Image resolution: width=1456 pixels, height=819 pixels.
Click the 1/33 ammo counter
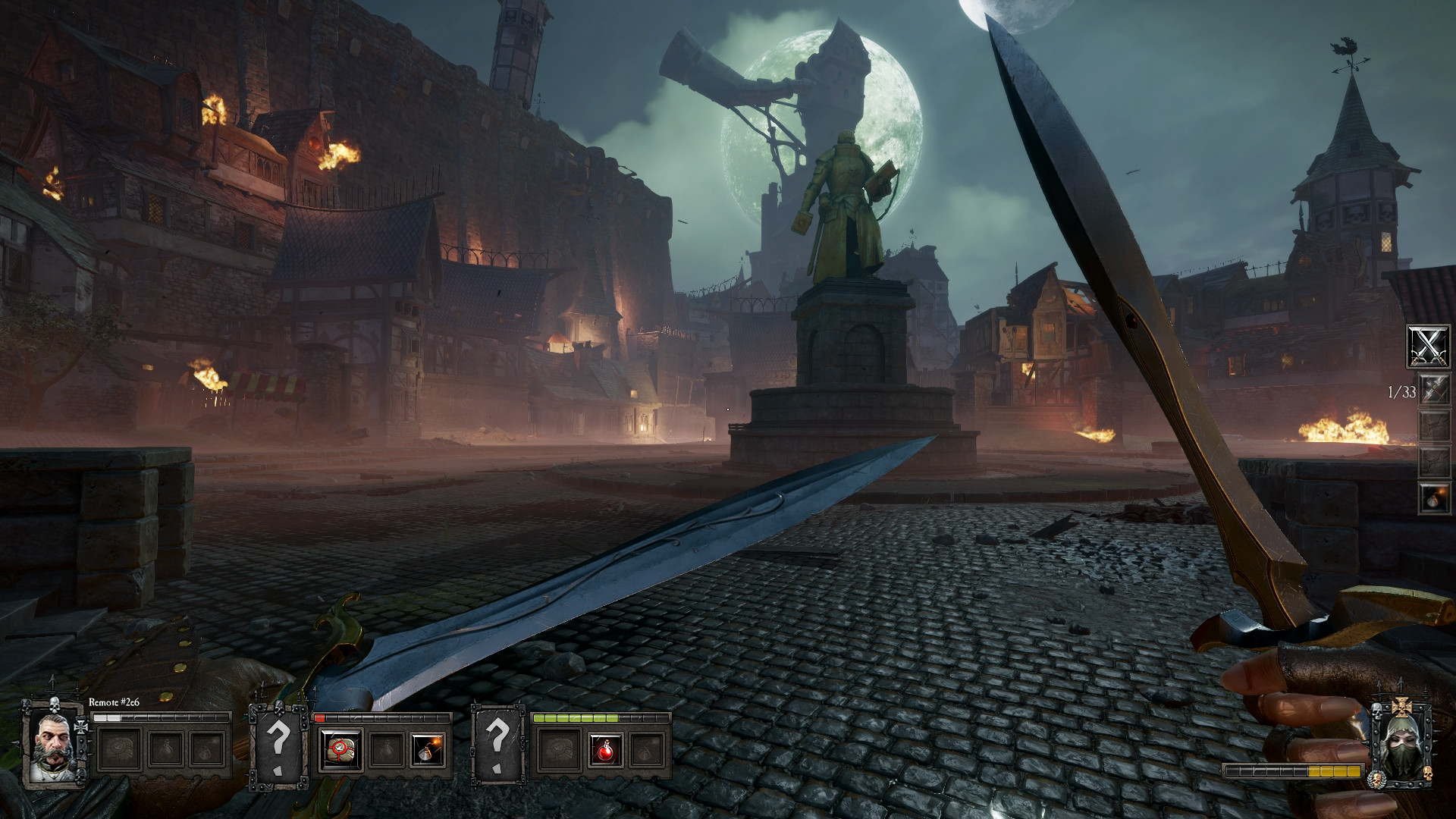point(1402,392)
